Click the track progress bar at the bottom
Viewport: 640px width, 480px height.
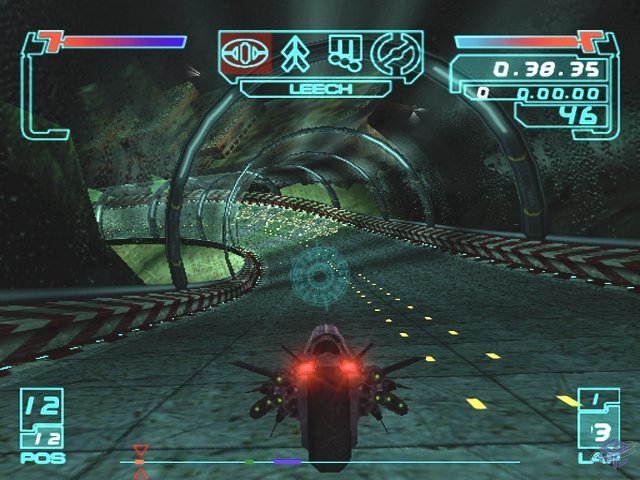(320, 462)
